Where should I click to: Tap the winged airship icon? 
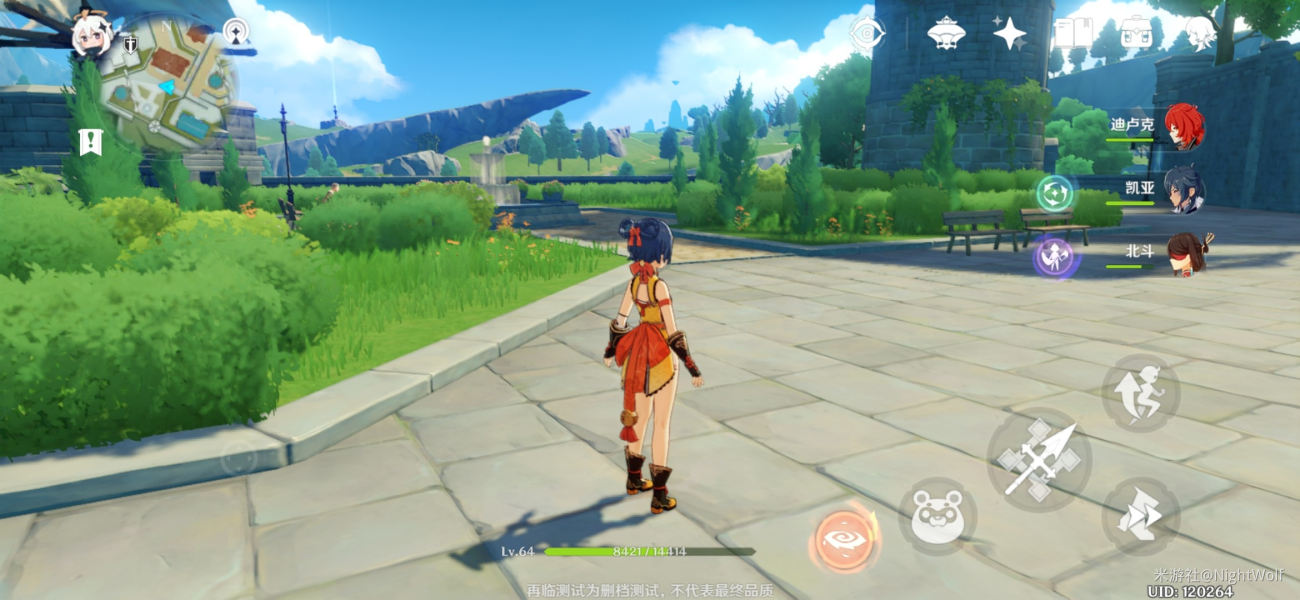[x=945, y=33]
